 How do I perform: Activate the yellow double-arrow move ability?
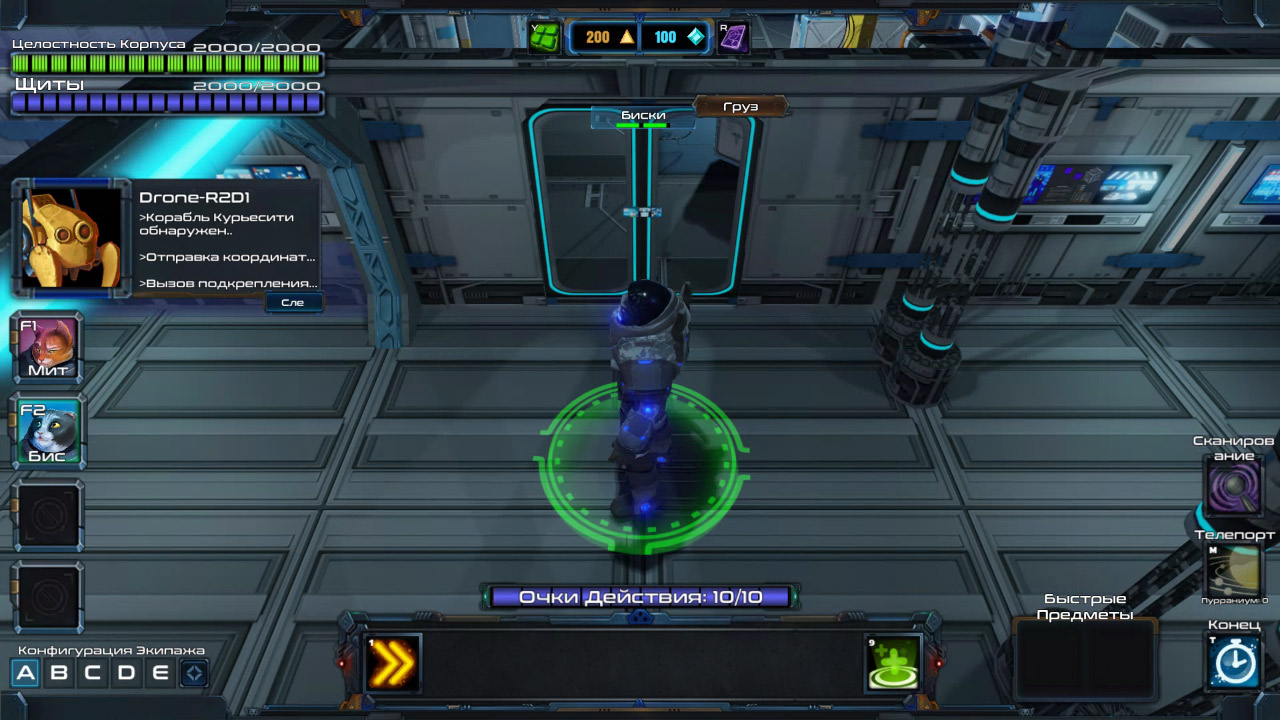tap(392, 663)
